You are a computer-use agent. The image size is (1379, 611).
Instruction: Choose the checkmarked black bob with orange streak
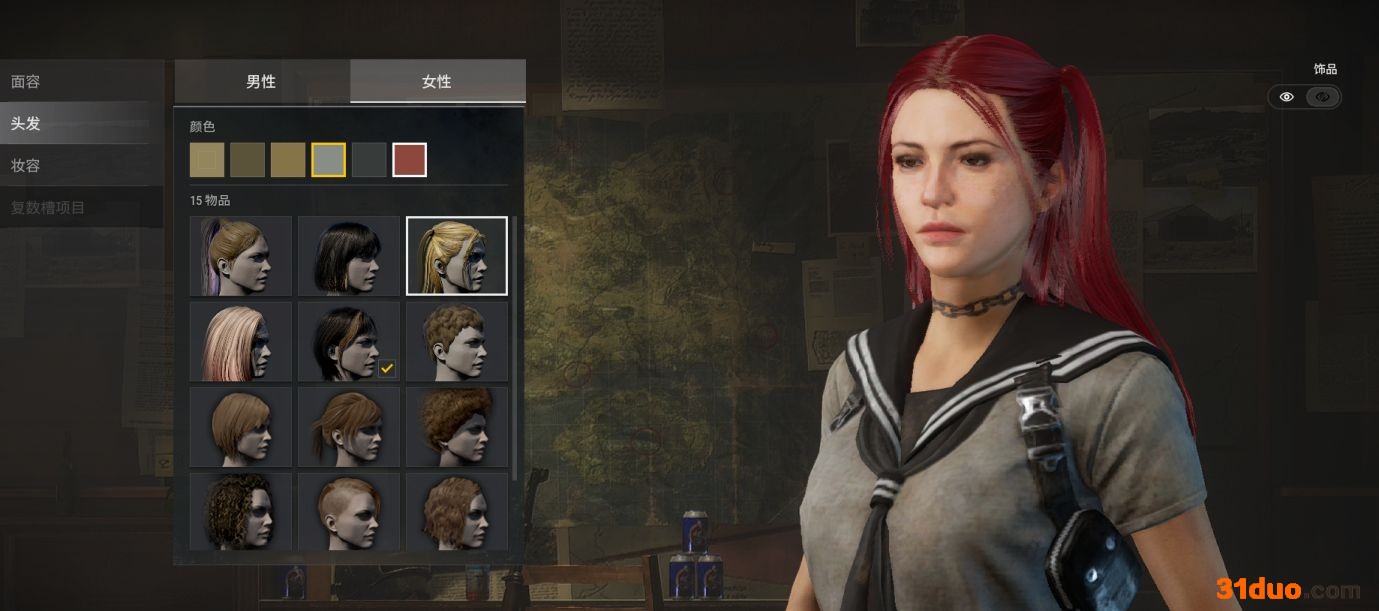pyautogui.click(x=349, y=342)
